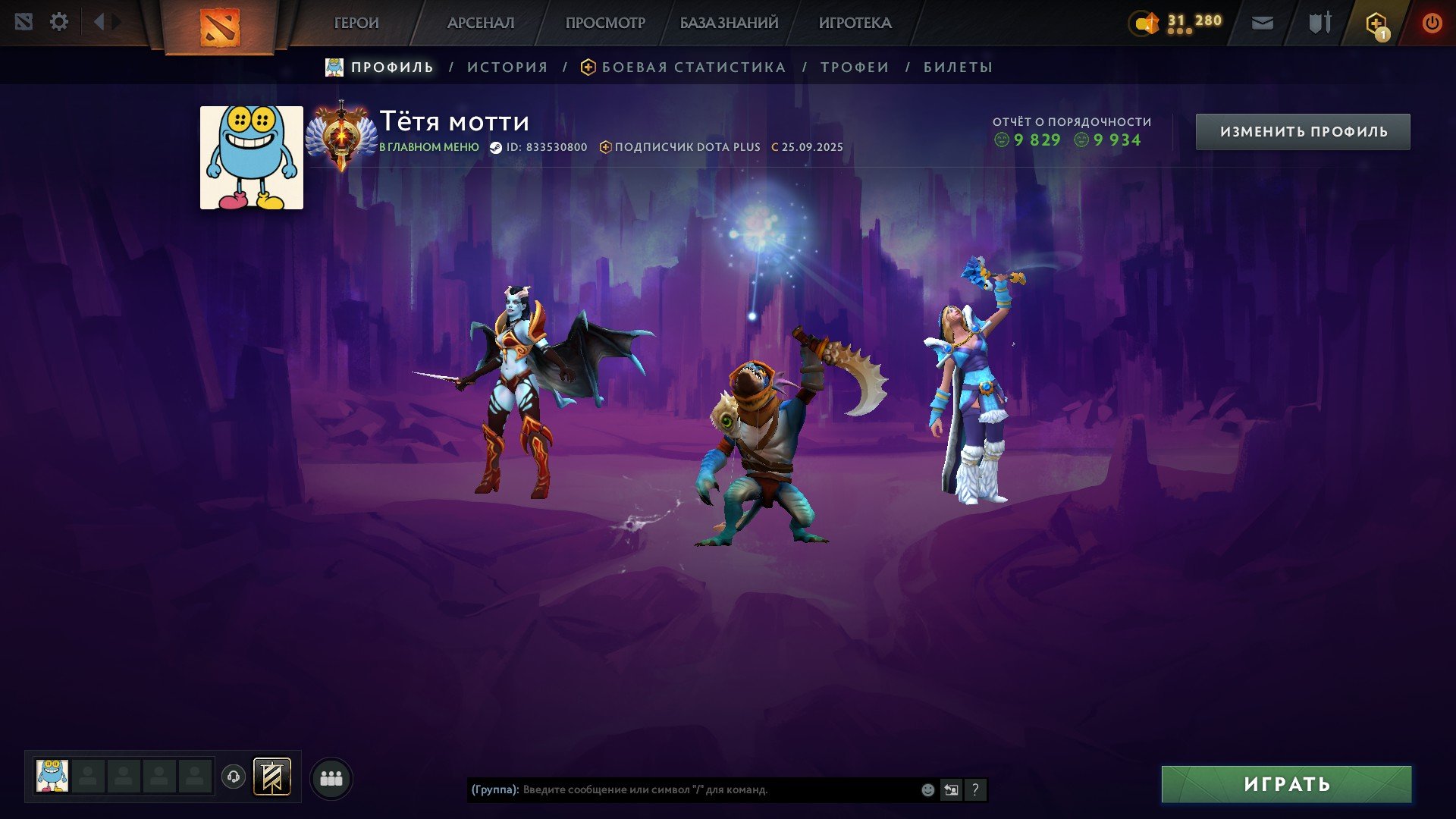
Task: Click the chat help question mark
Action: (x=975, y=789)
